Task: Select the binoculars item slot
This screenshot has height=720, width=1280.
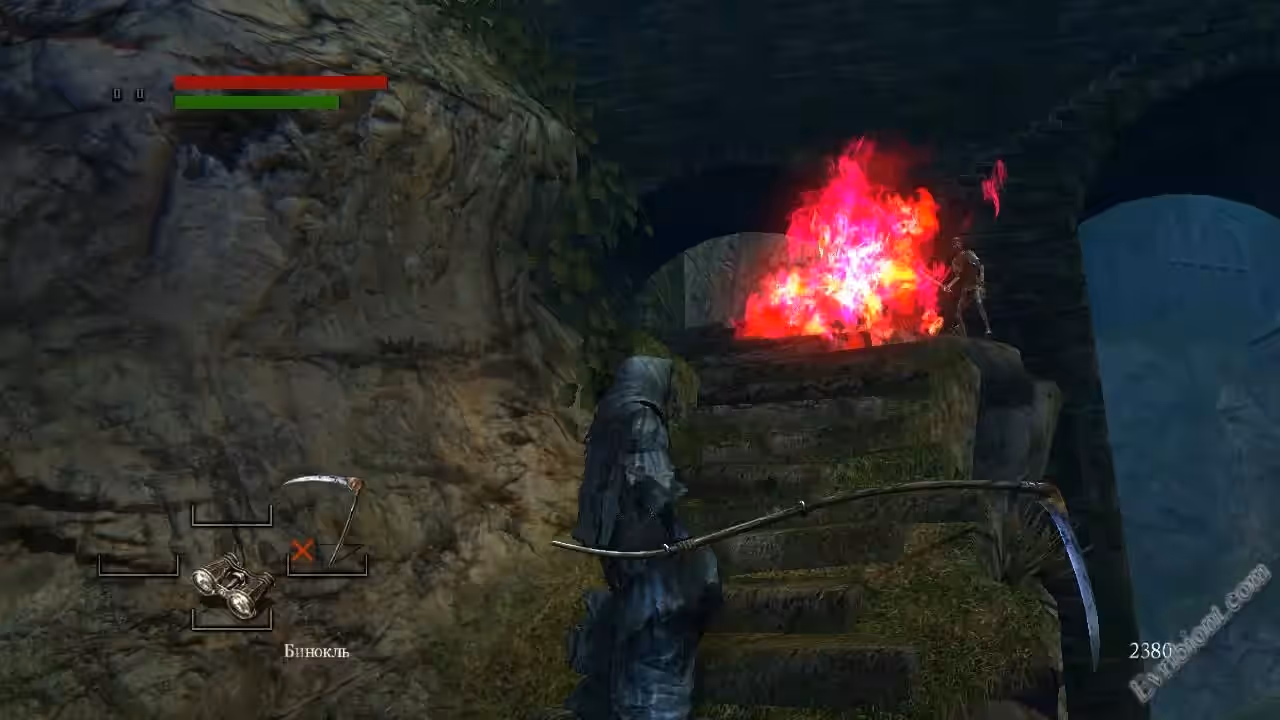Action: click(x=232, y=585)
